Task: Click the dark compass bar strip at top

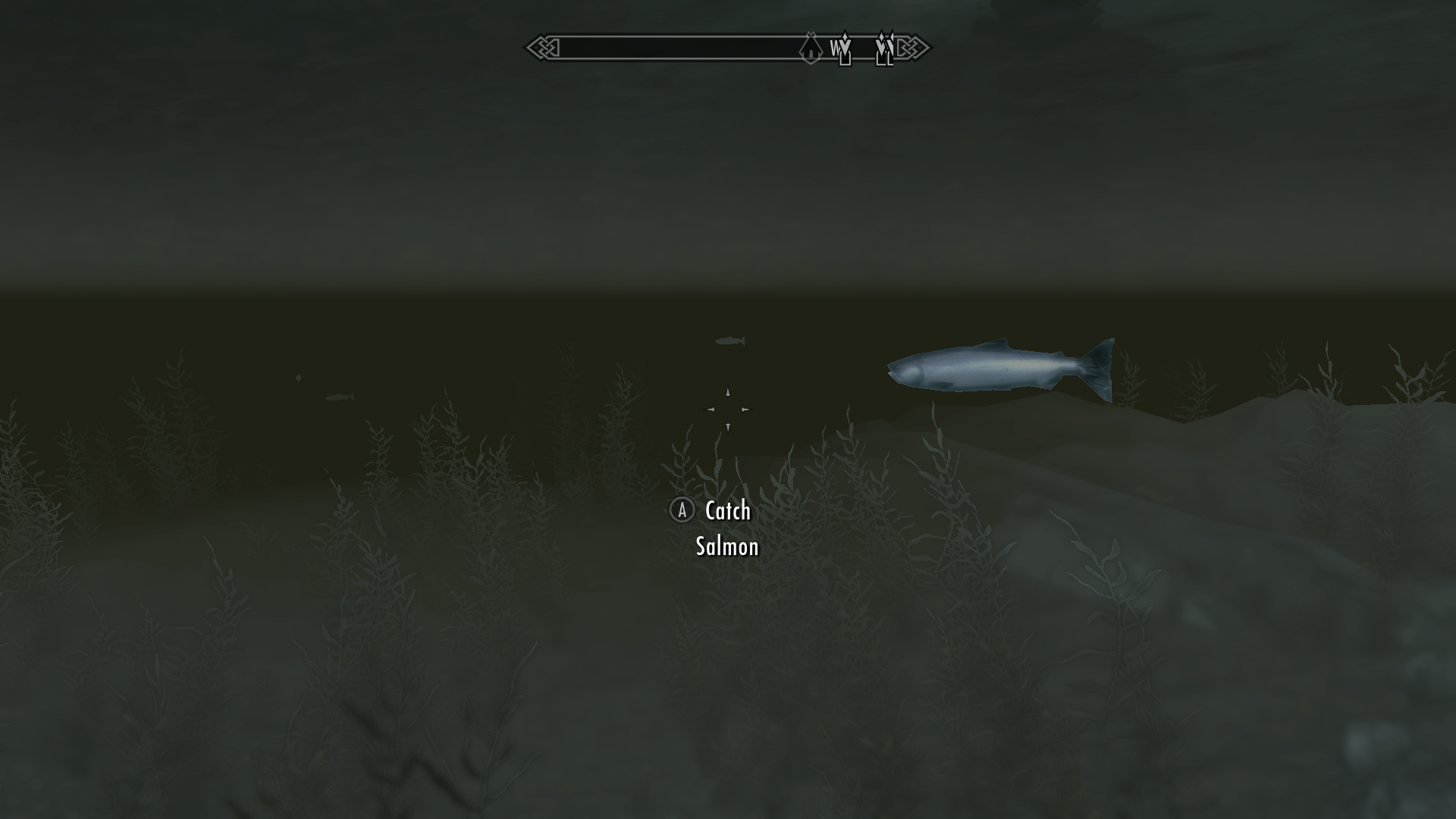Action: click(x=682, y=47)
